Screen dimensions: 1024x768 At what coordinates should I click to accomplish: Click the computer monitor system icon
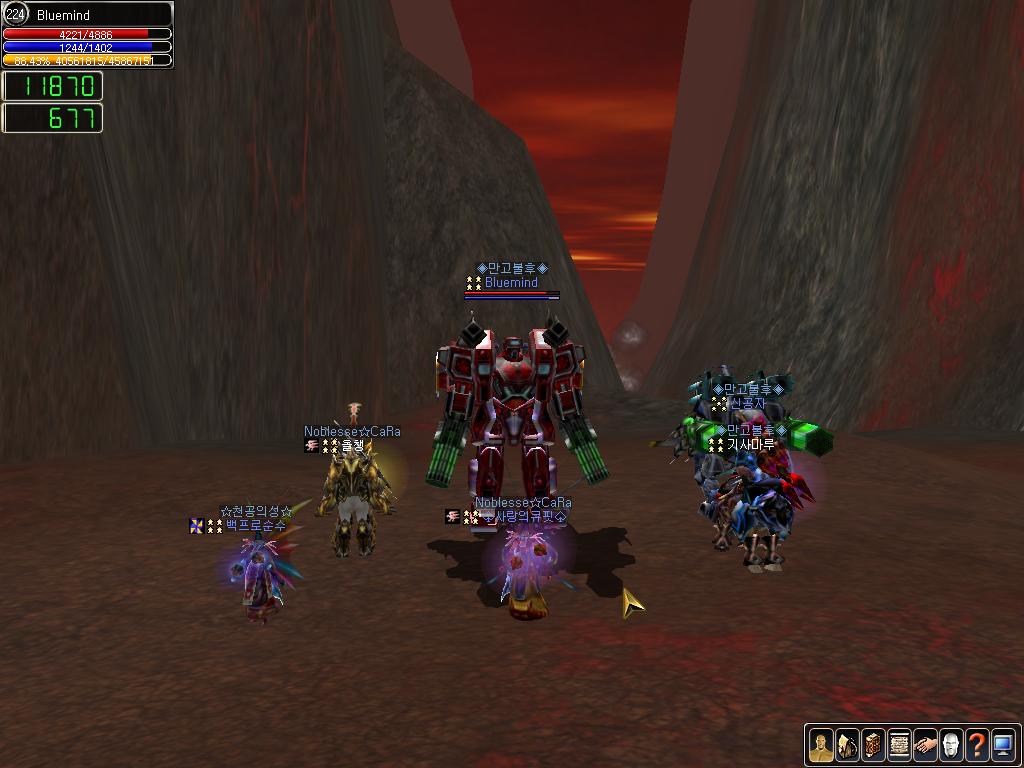tap(1003, 745)
